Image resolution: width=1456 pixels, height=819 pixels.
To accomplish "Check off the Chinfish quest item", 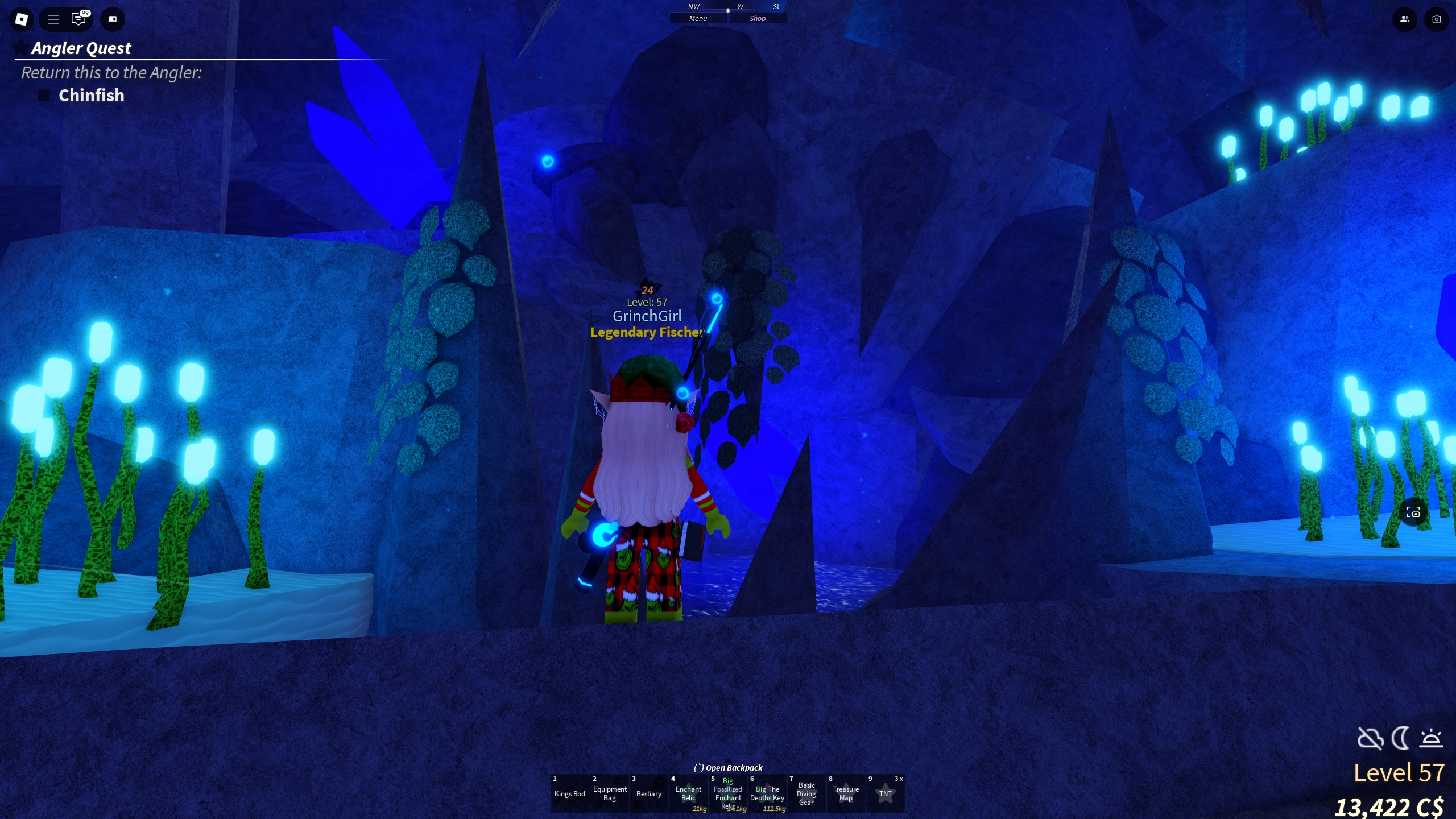I will coord(43,95).
